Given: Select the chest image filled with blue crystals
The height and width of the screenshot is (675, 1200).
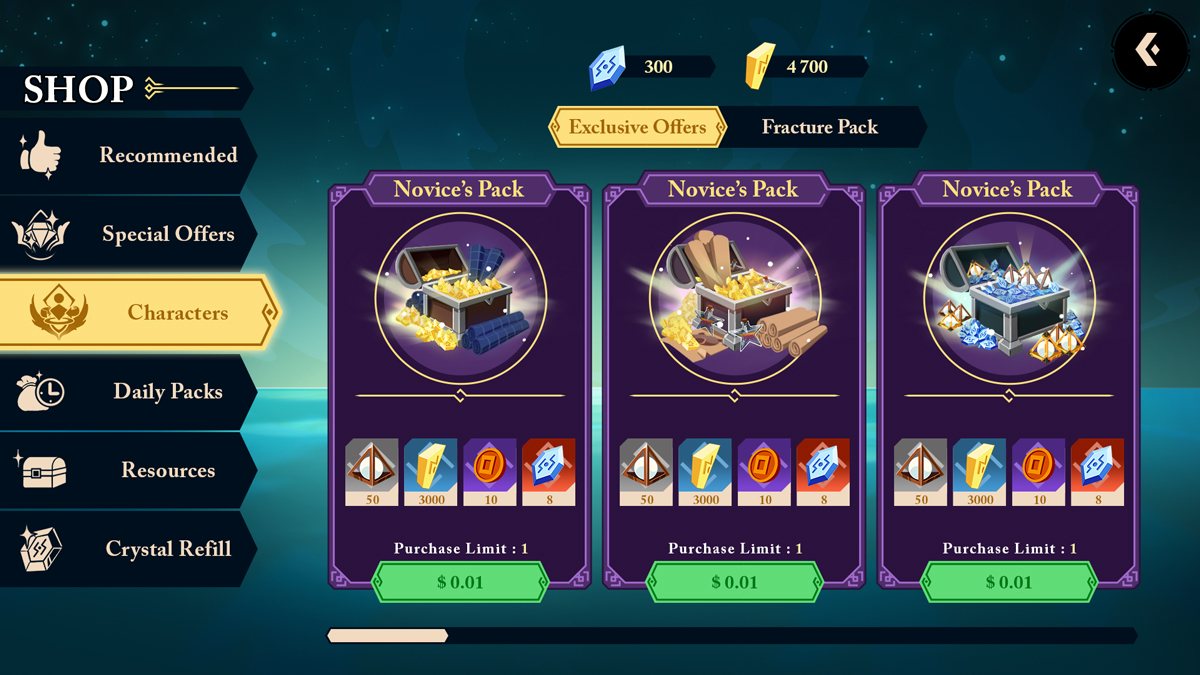Looking at the screenshot, I should (1008, 297).
